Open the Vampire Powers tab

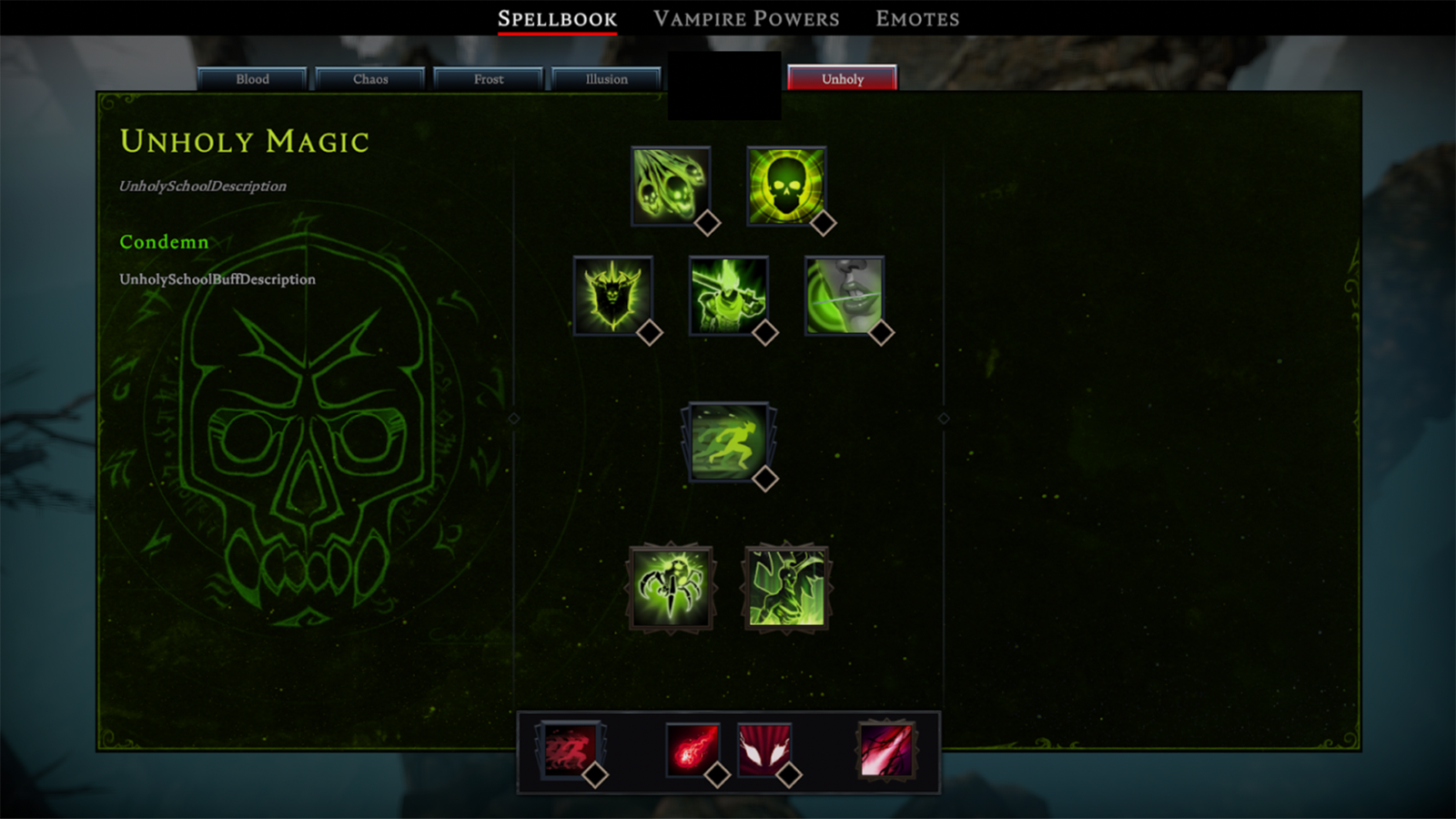746,19
